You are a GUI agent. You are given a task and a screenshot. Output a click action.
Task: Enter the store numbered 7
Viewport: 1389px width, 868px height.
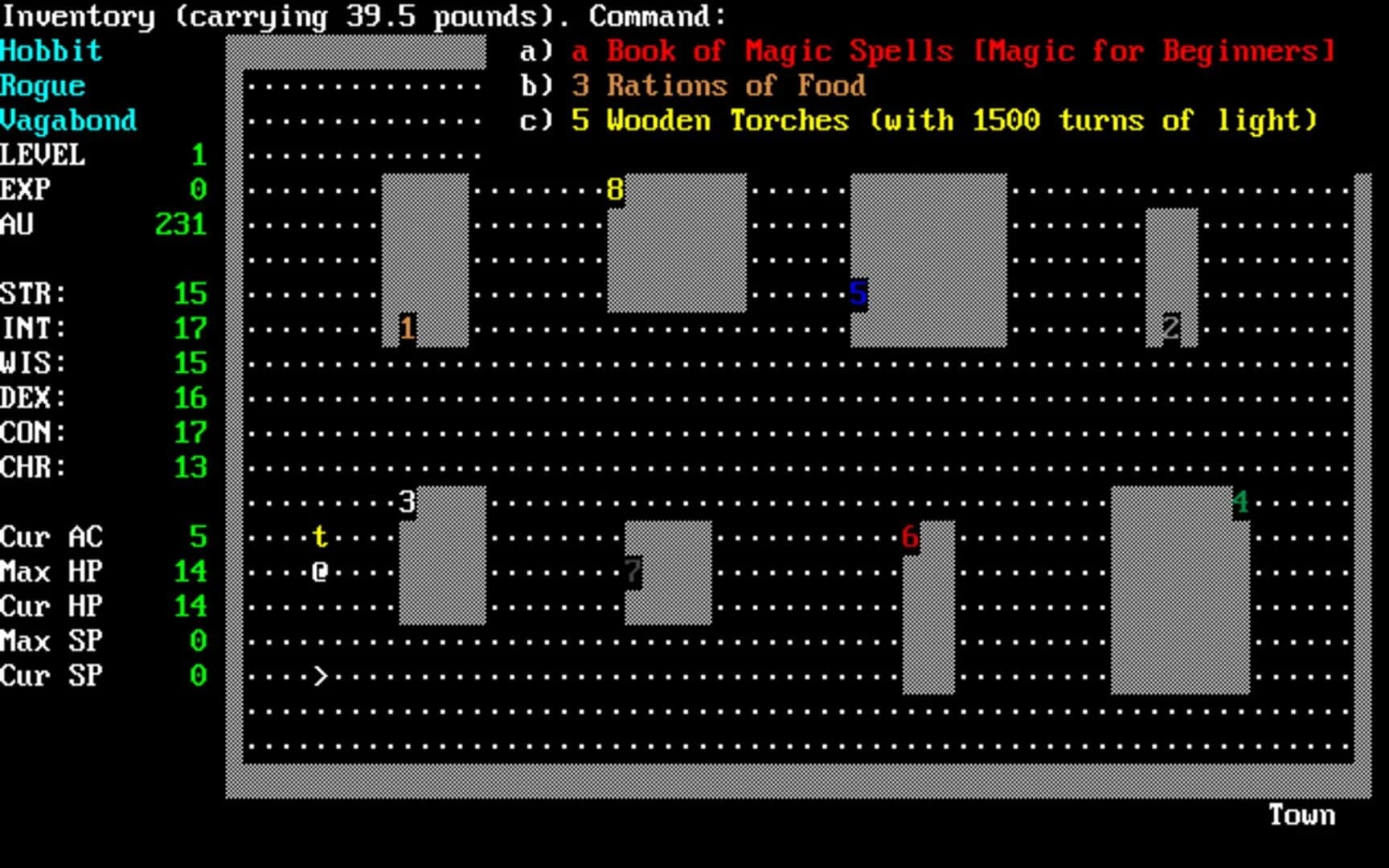(x=633, y=571)
